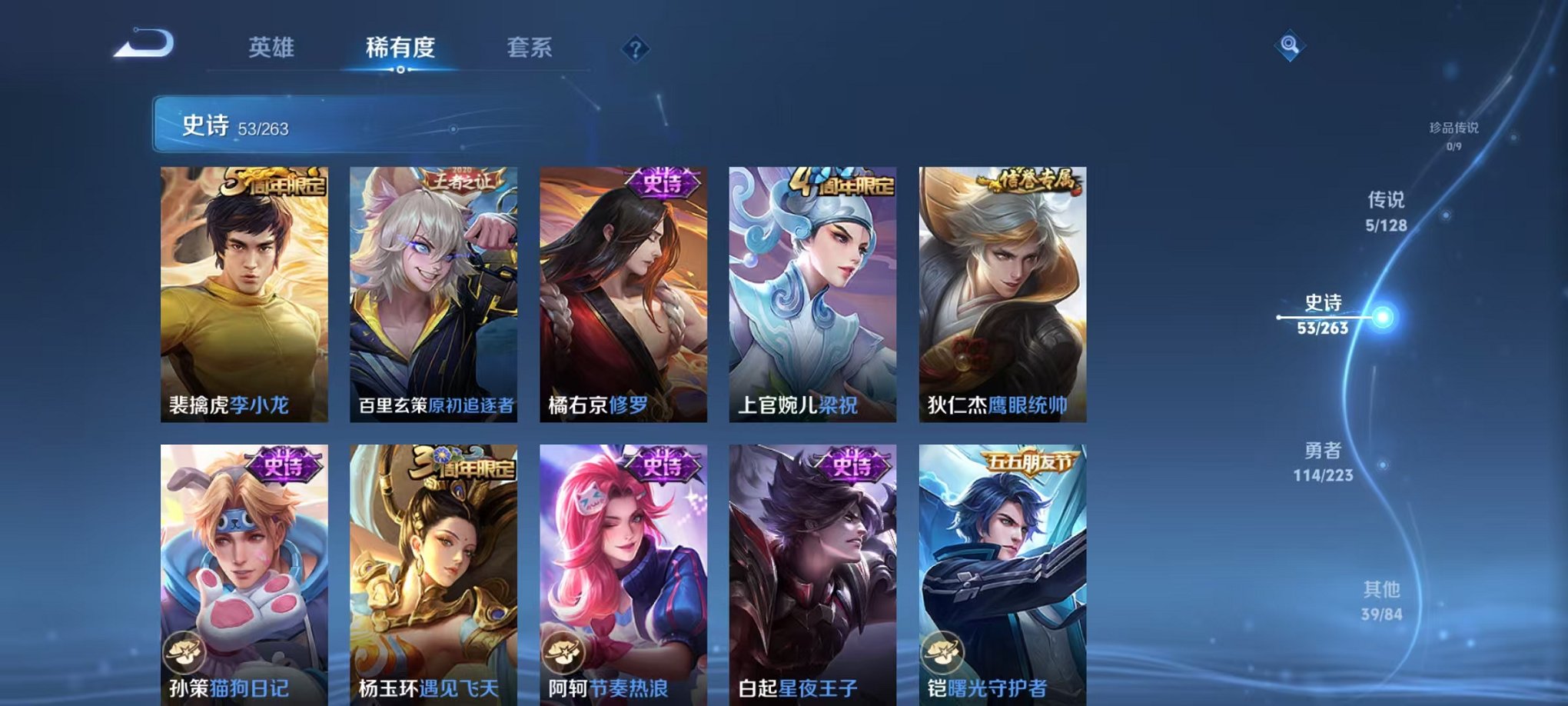Screen dimensions: 1568x706
Task: Switch to the 英雄 tab
Action: coord(271,47)
